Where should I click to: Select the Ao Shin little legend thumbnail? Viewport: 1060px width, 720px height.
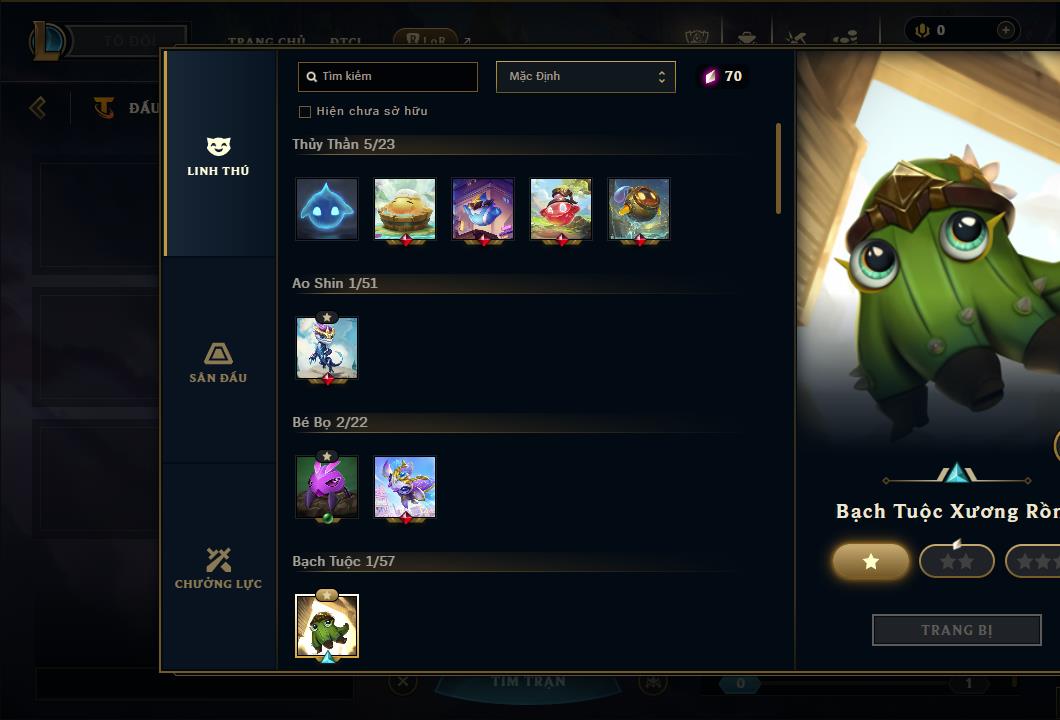pos(327,348)
